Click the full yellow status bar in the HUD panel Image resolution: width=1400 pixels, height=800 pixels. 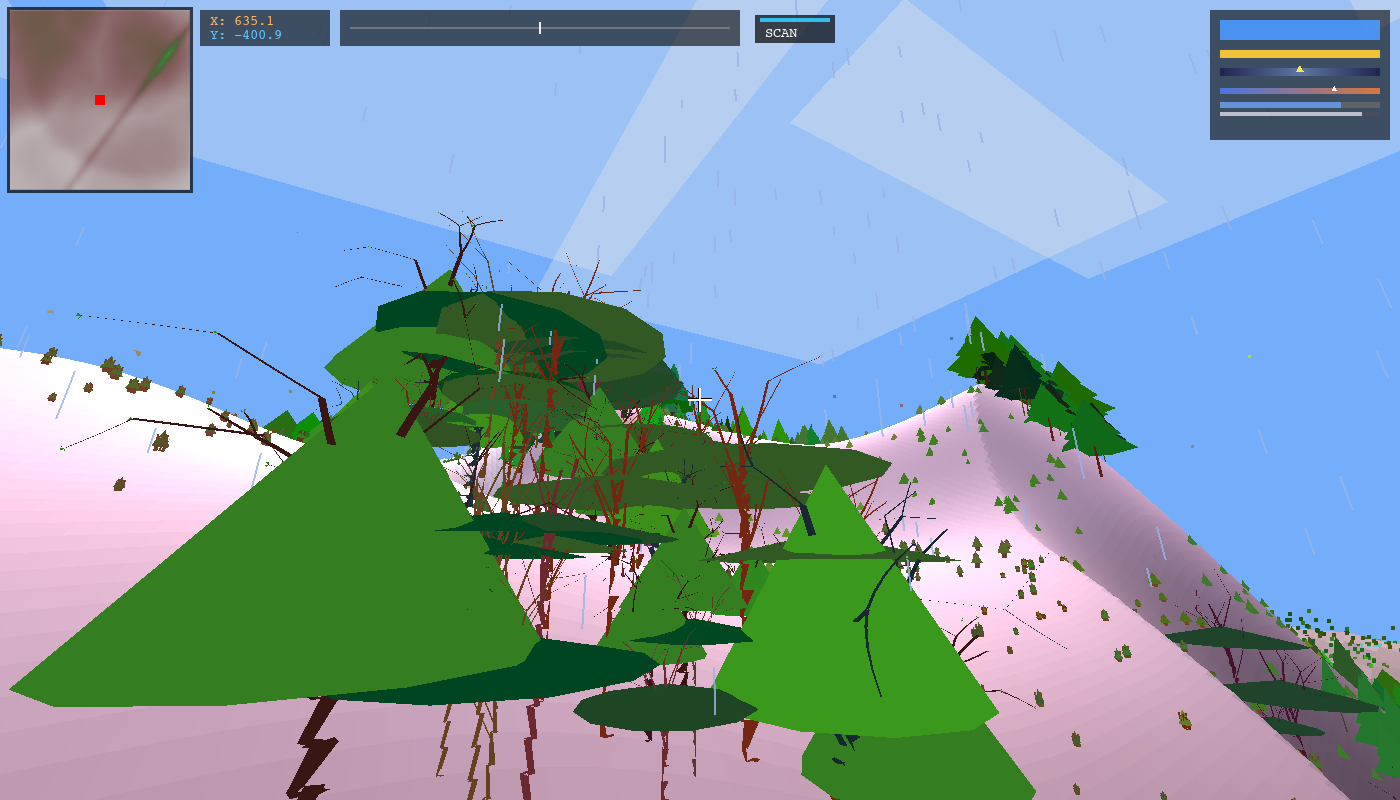coord(1300,53)
